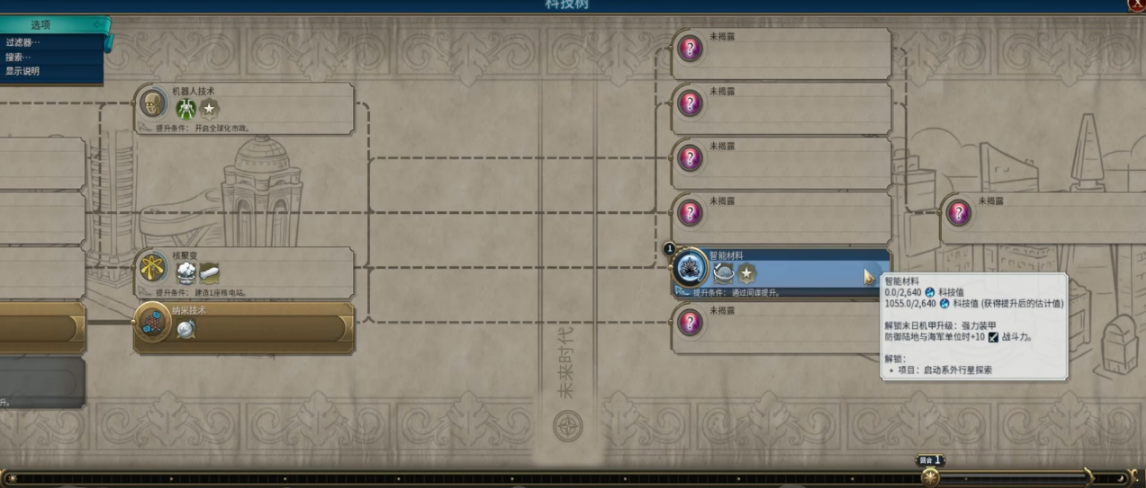
Task: Open the 过滤器 filter option
Action: pyautogui.click(x=23, y=42)
